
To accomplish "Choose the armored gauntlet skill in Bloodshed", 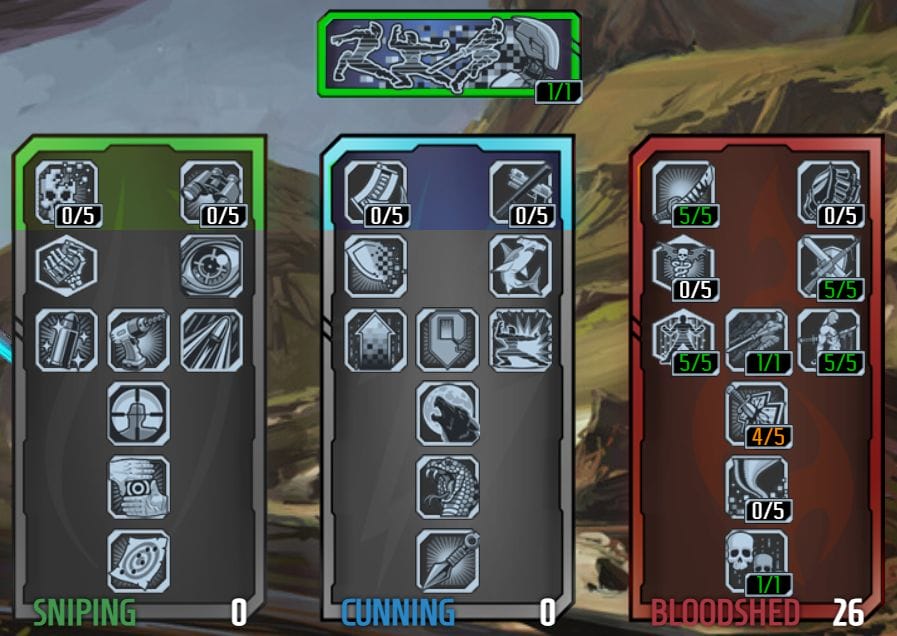I will coord(828,192).
